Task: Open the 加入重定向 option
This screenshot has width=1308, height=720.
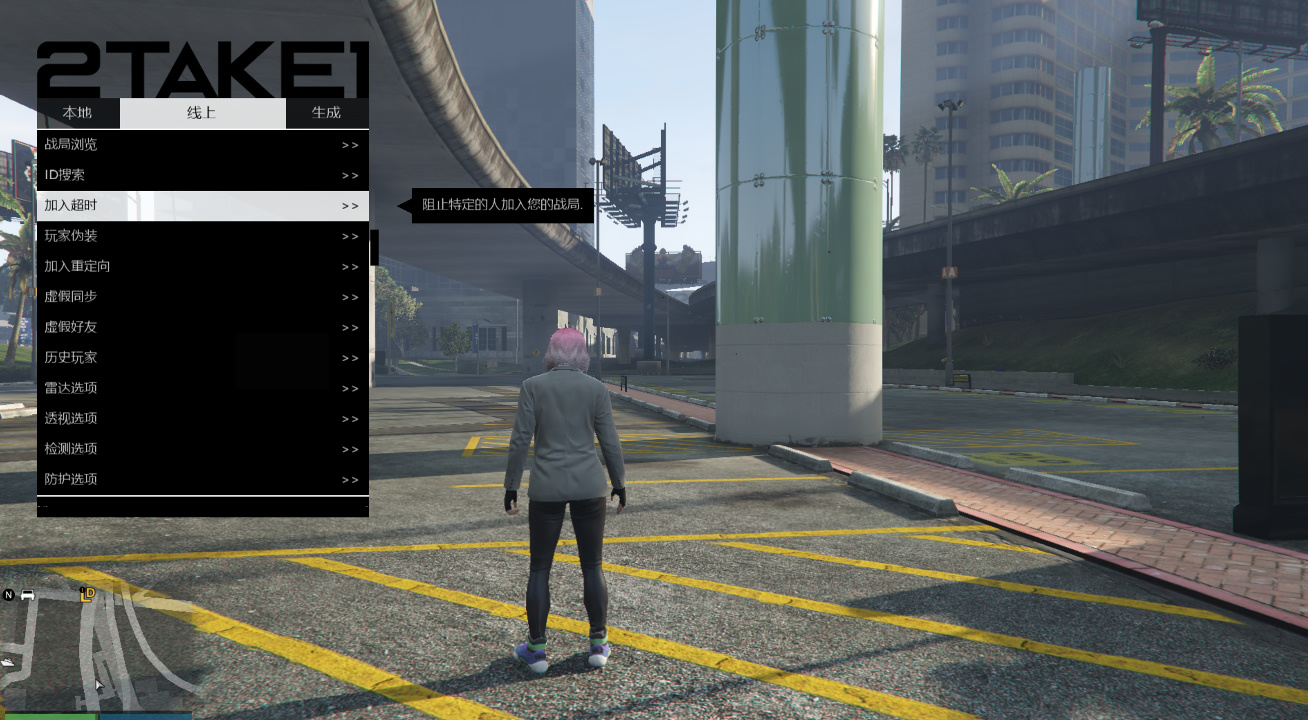Action: 202,266
